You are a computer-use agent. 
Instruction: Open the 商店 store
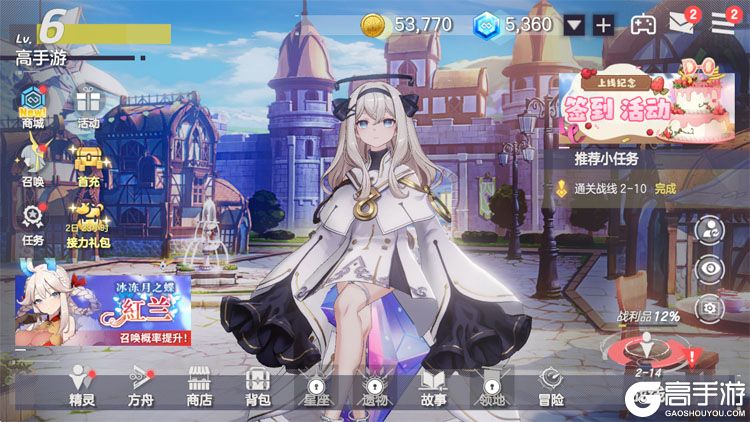pos(199,386)
